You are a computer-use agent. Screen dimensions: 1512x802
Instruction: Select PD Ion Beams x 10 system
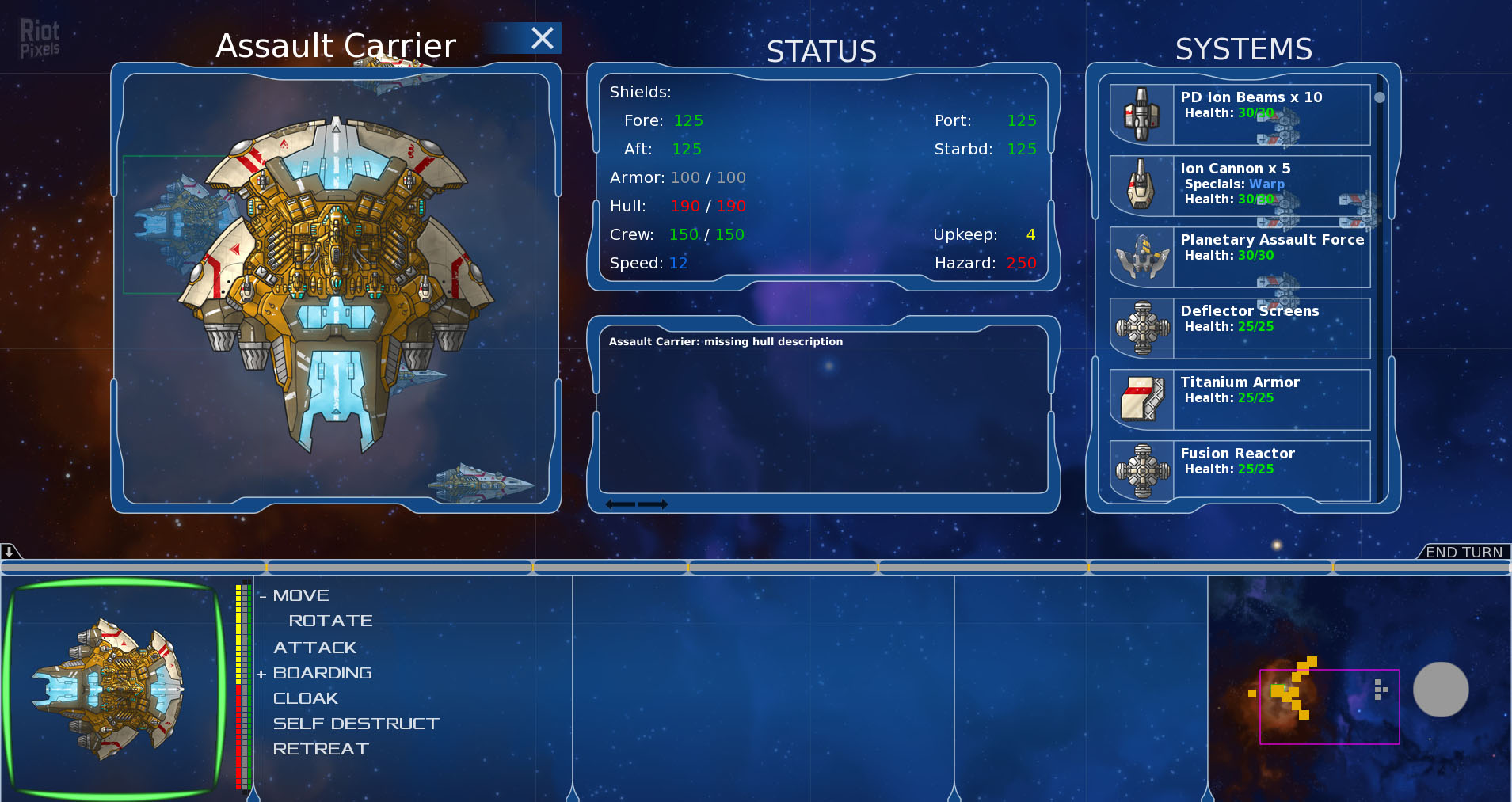1240,114
